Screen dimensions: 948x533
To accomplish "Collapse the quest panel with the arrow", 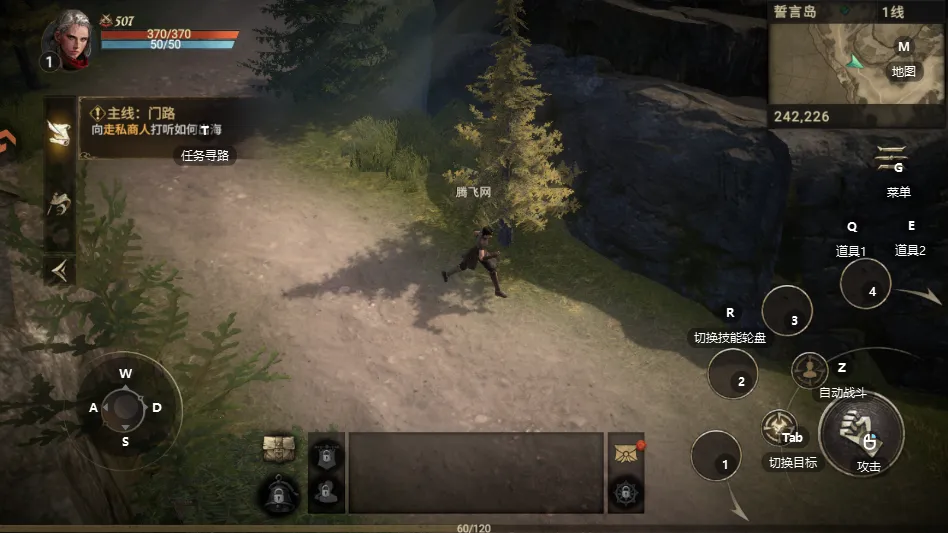I will click(60, 270).
